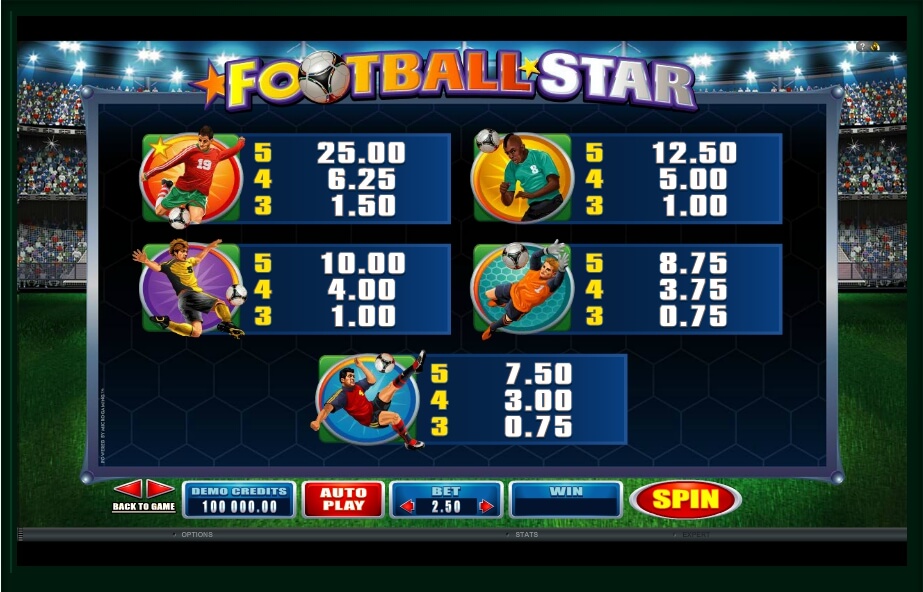Open the Stats panel

click(526, 535)
